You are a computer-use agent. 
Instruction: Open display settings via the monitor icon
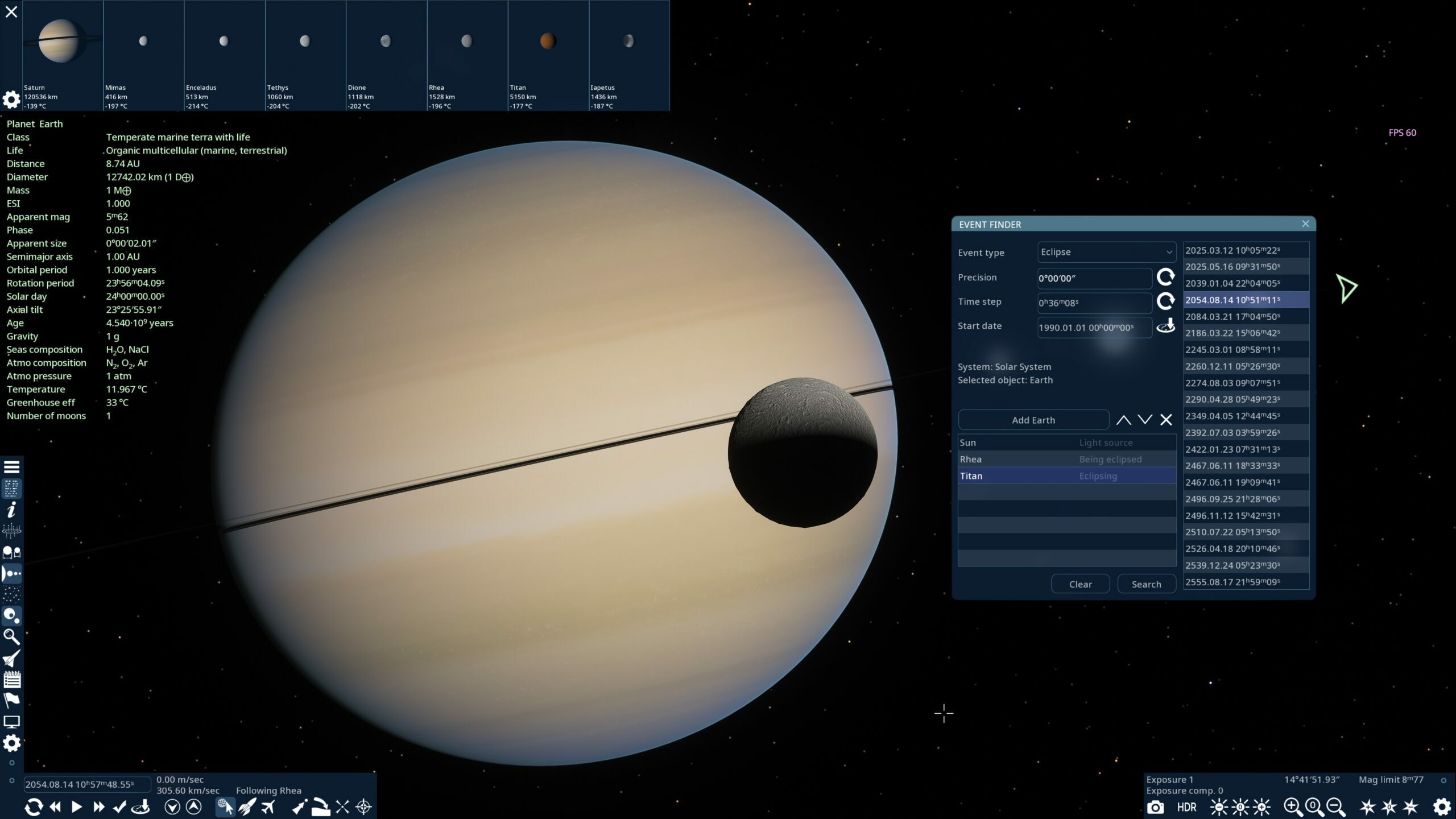click(11, 721)
